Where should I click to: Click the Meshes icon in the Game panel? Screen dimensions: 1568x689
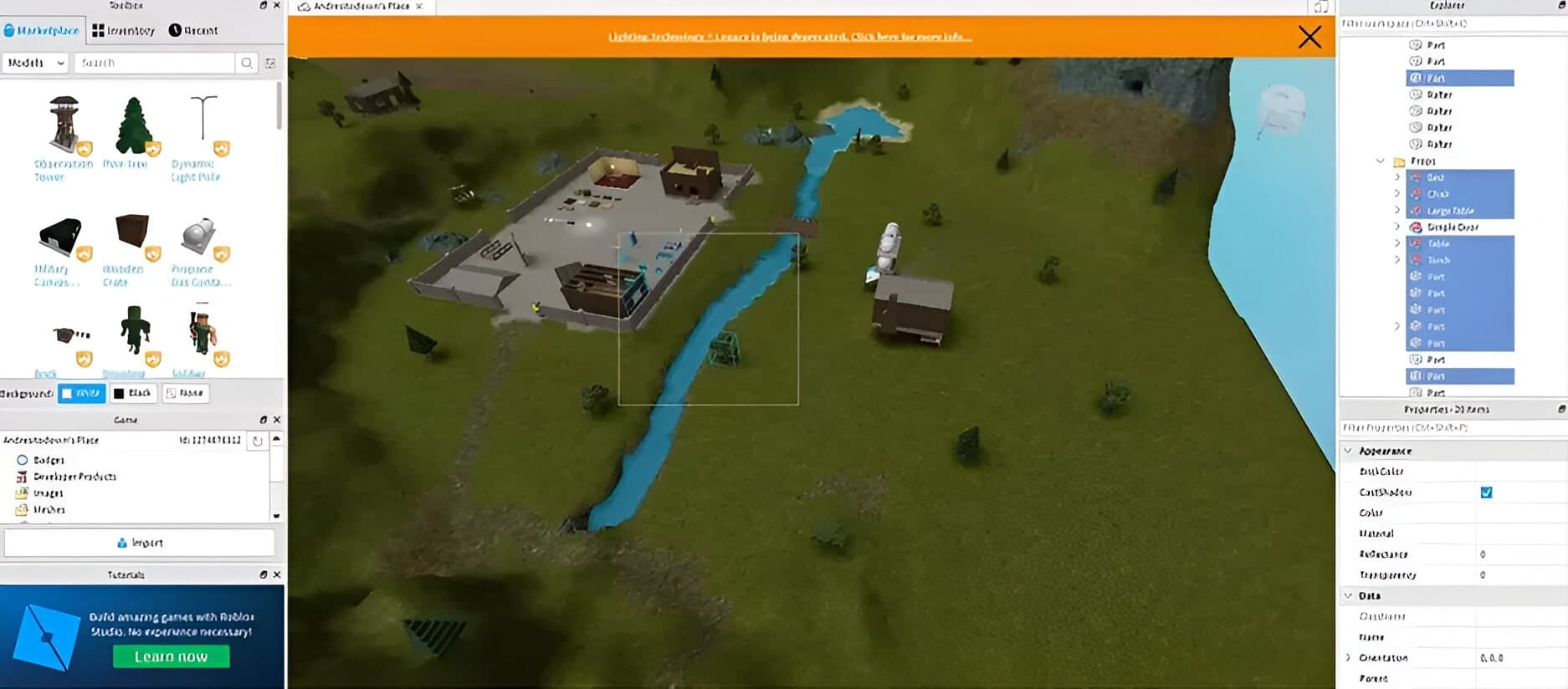[23, 509]
